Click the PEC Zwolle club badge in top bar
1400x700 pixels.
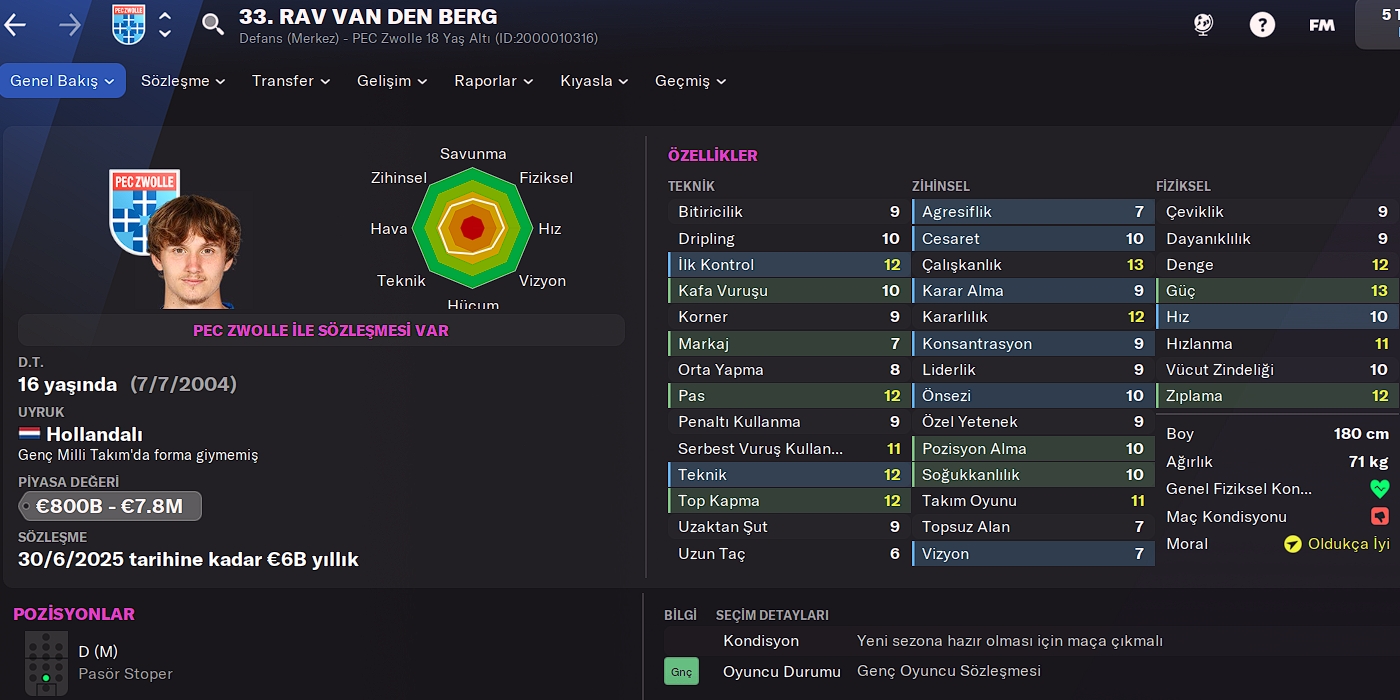coord(129,25)
